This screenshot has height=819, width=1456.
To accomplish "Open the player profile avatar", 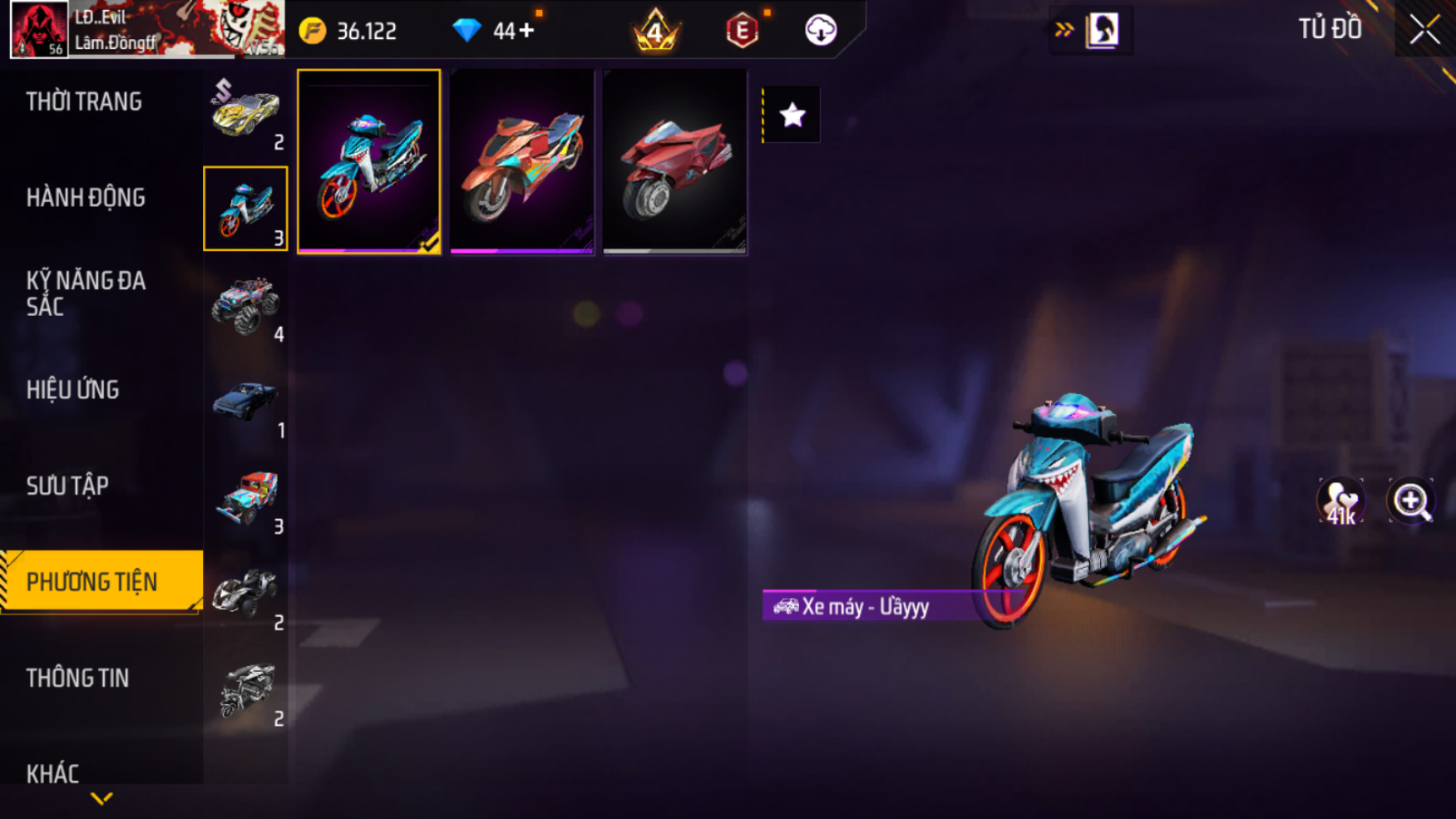I will click(39, 30).
